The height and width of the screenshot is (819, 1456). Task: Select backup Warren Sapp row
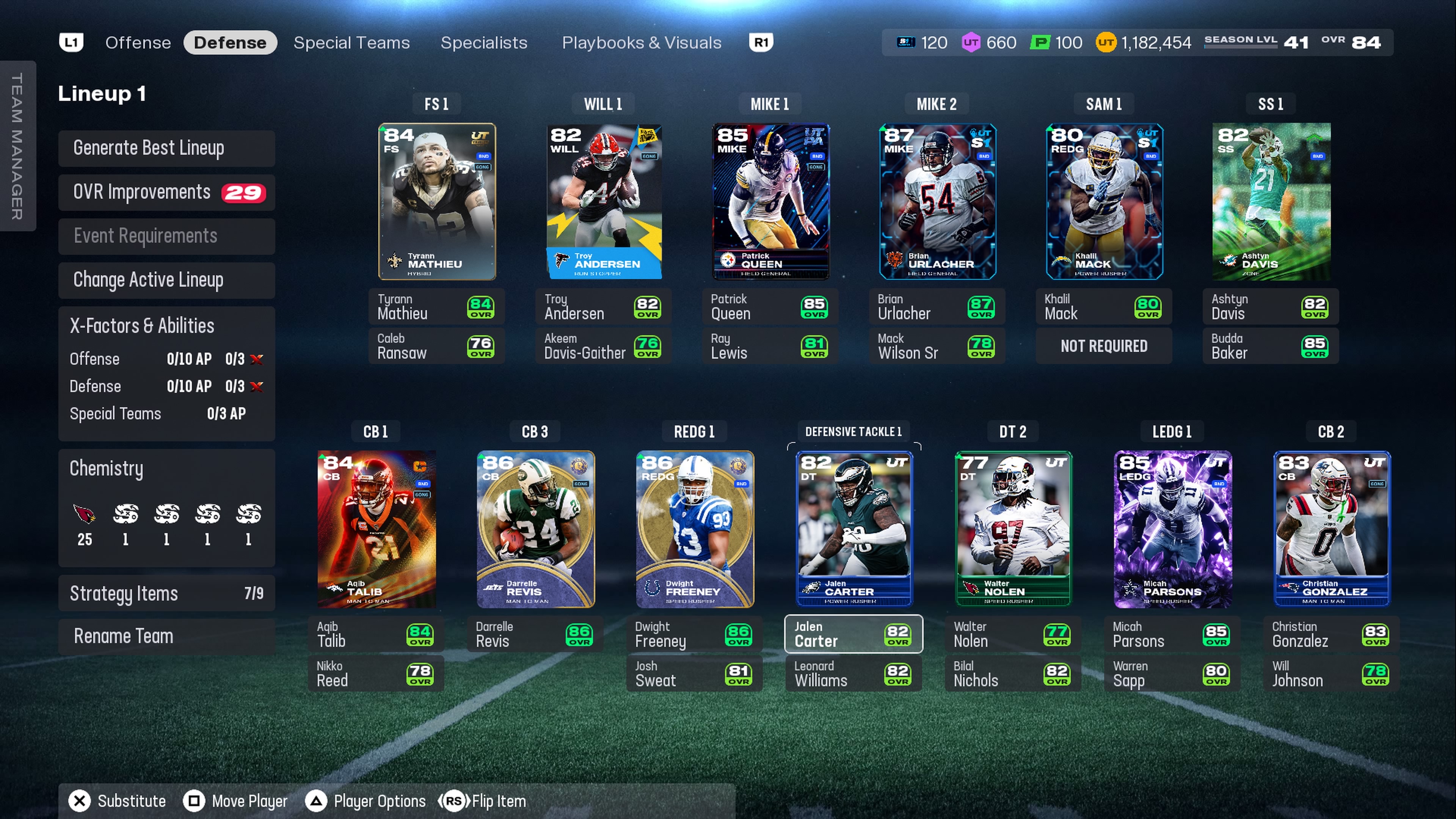point(1172,674)
